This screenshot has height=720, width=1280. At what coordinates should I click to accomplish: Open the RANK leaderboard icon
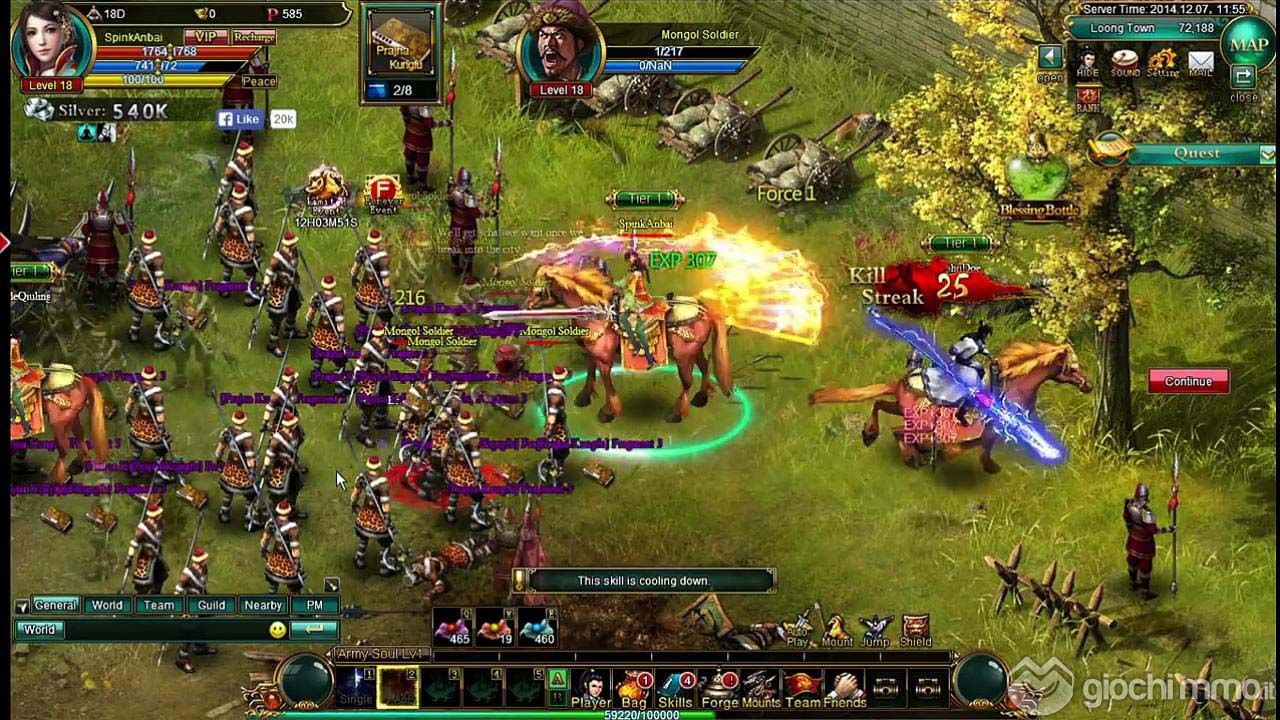[1088, 98]
